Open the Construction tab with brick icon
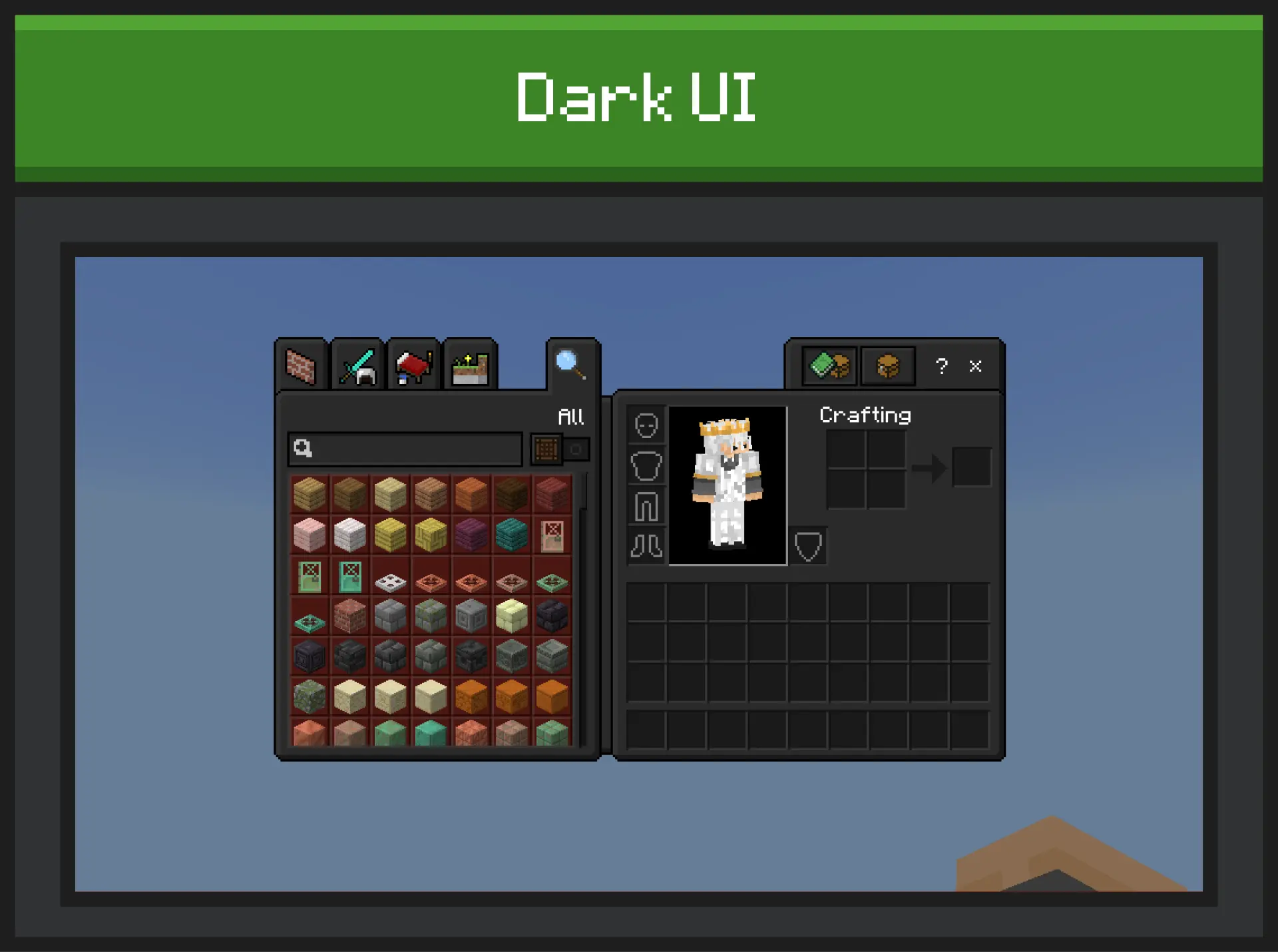This screenshot has height=952, width=1278. click(x=301, y=366)
